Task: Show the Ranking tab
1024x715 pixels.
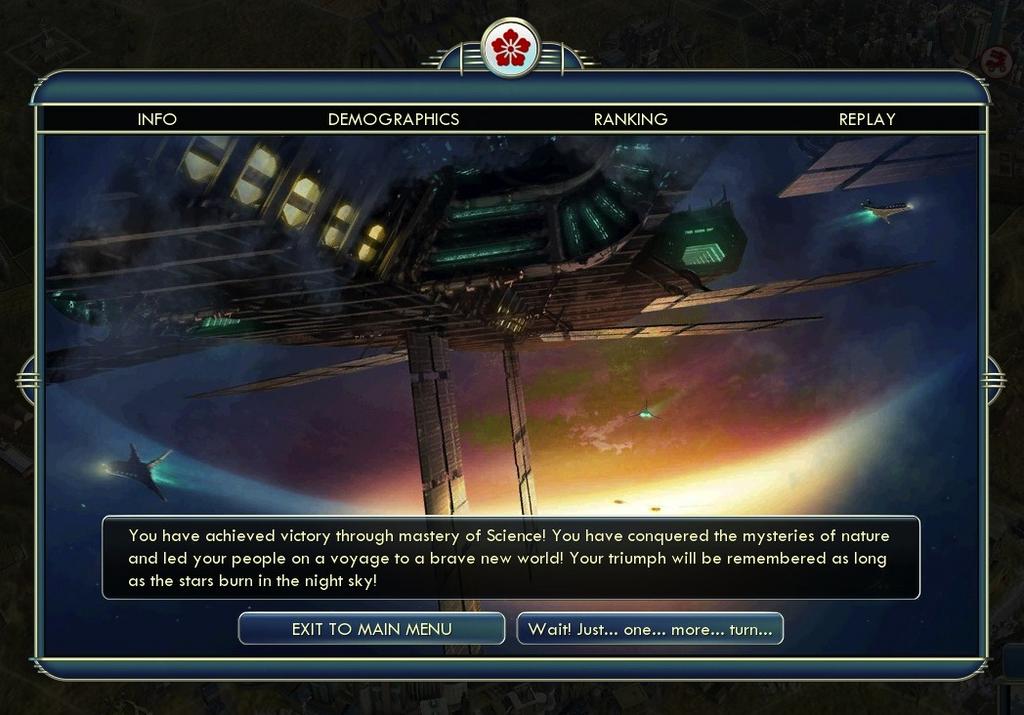Action: tap(630, 119)
